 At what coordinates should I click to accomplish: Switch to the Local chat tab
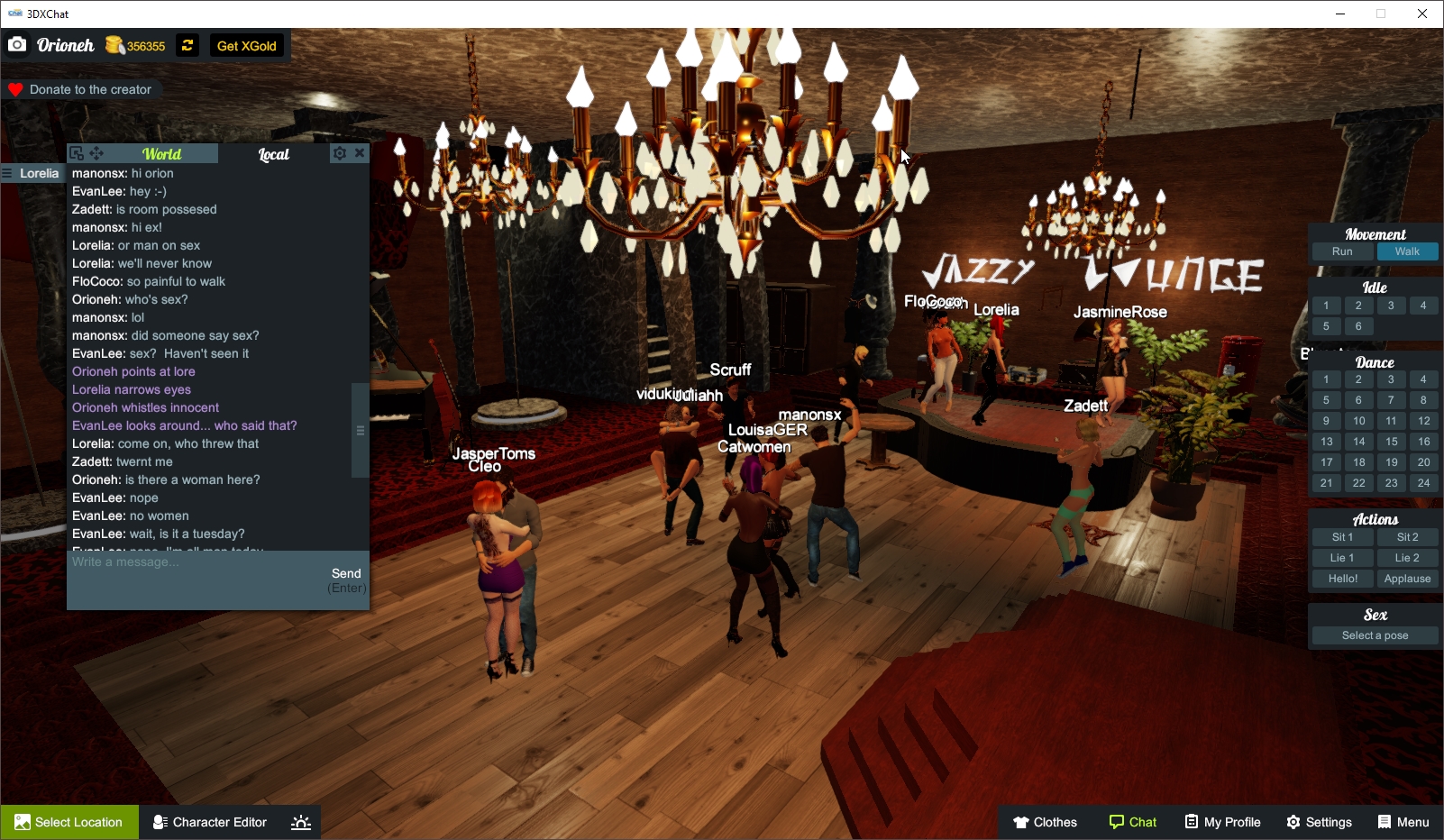tap(273, 154)
